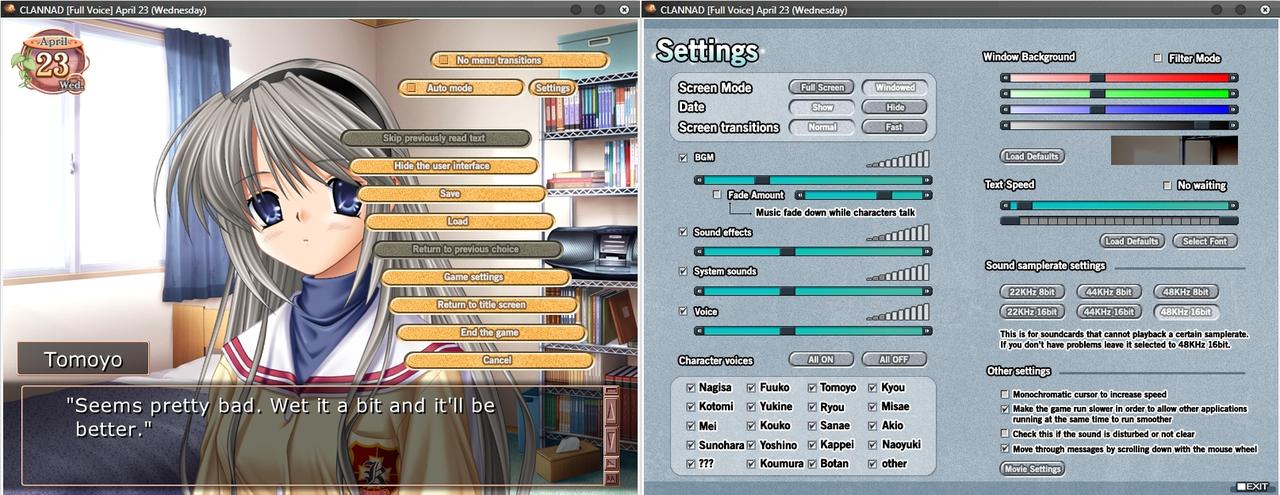Image resolution: width=1280 pixels, height=495 pixels.
Task: Toggle the No menu transitions option
Action: pyautogui.click(x=443, y=60)
